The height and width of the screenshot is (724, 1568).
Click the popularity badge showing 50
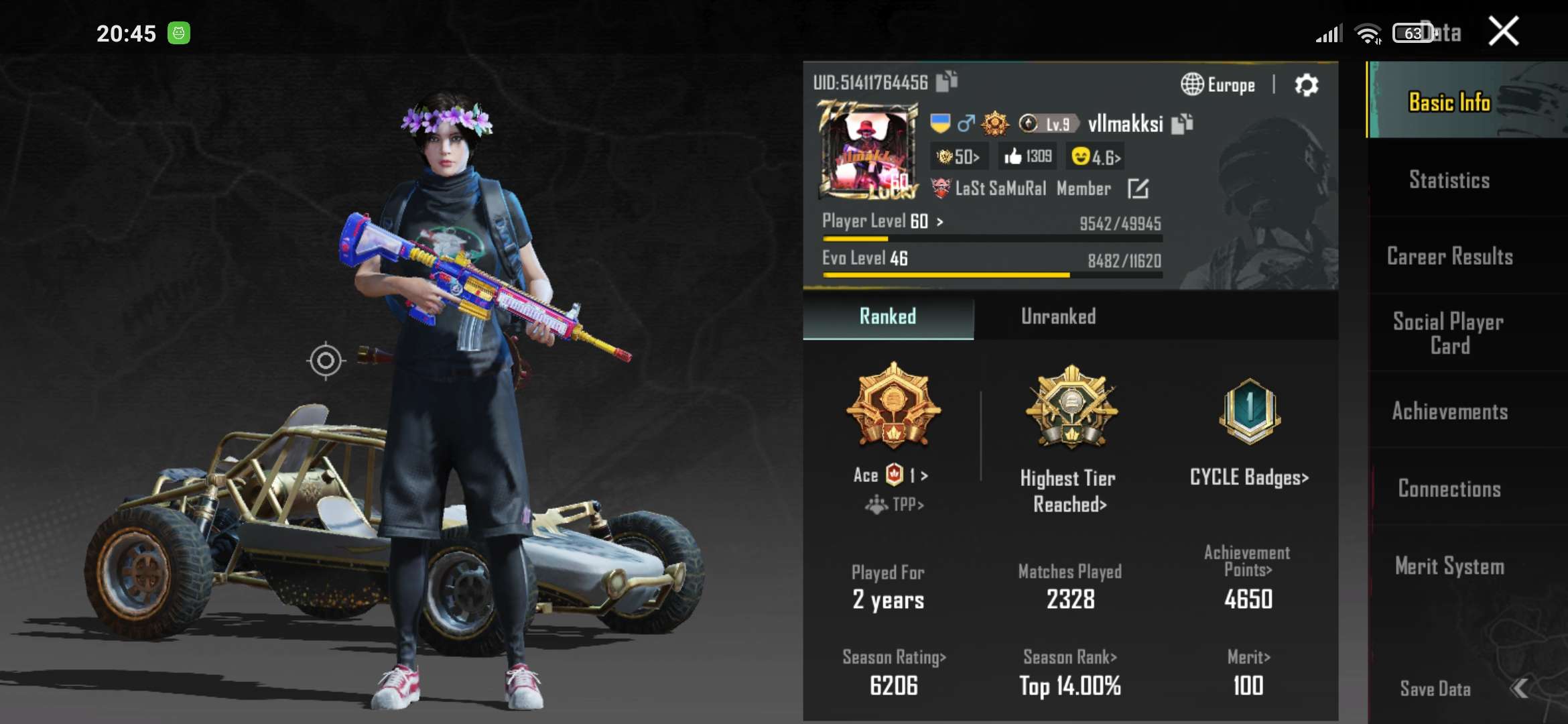click(957, 156)
